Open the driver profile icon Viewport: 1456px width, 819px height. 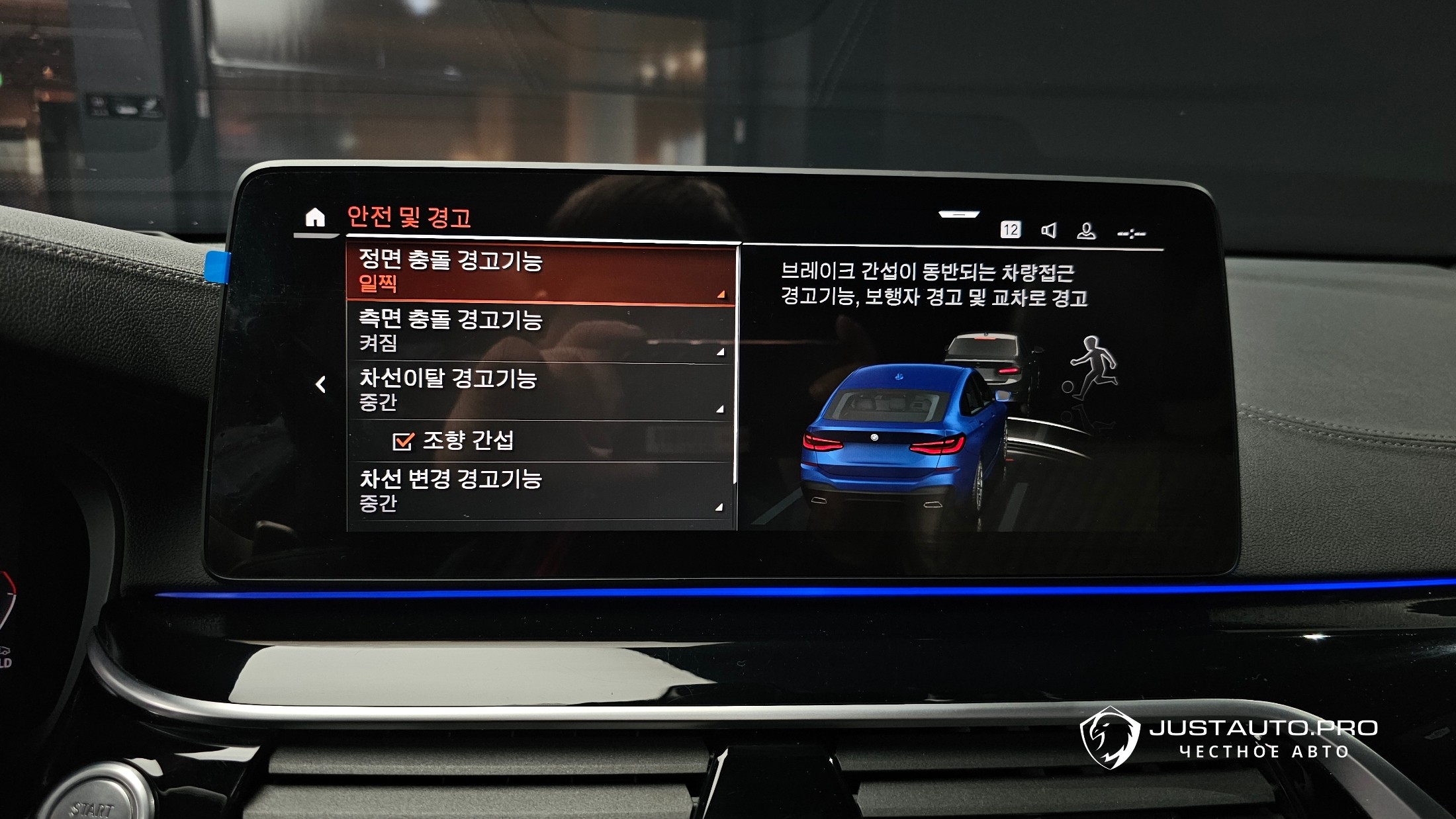pyautogui.click(x=1086, y=231)
